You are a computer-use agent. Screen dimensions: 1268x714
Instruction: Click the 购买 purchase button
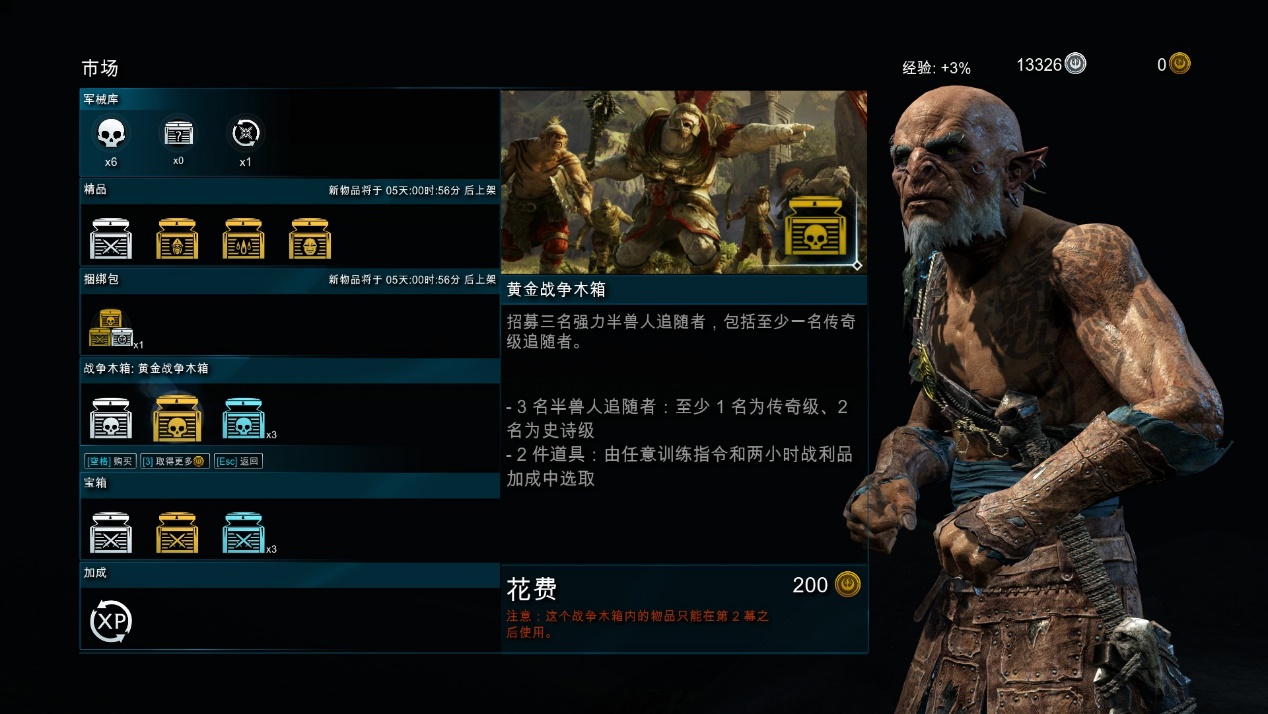[109, 461]
